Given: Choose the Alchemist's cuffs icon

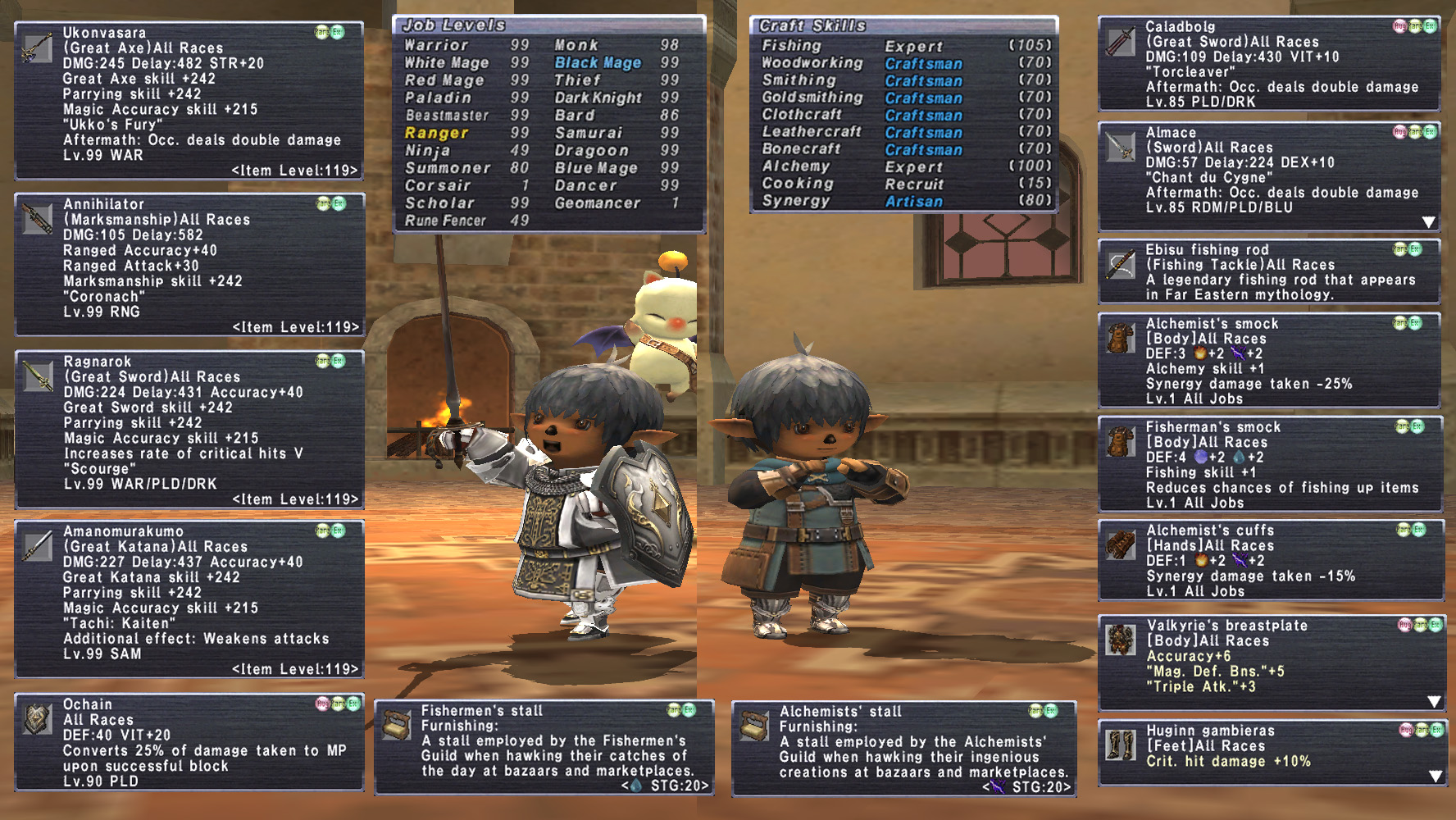Looking at the screenshot, I should click(1120, 545).
